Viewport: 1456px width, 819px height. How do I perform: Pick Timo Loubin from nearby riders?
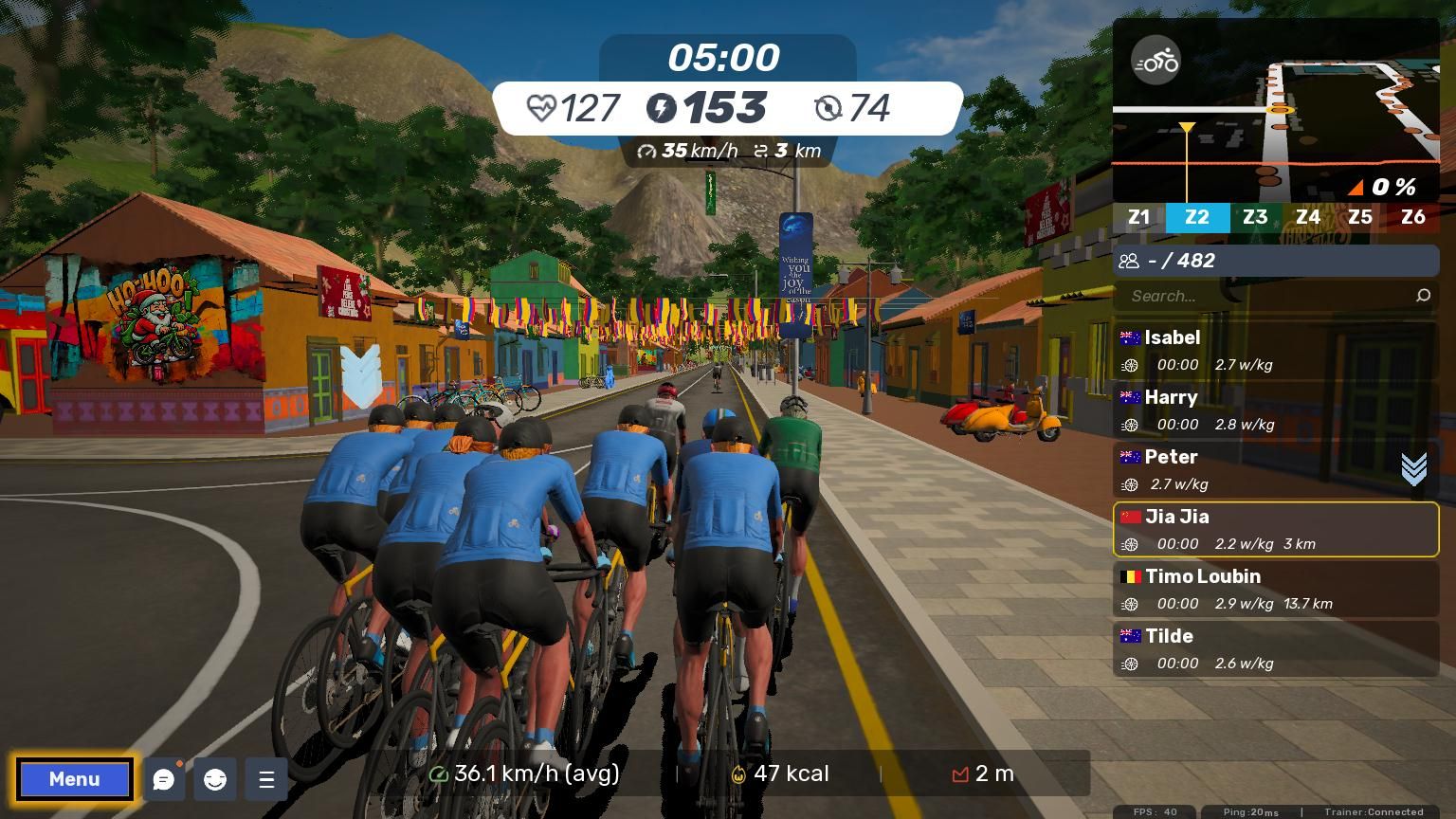tap(1275, 589)
